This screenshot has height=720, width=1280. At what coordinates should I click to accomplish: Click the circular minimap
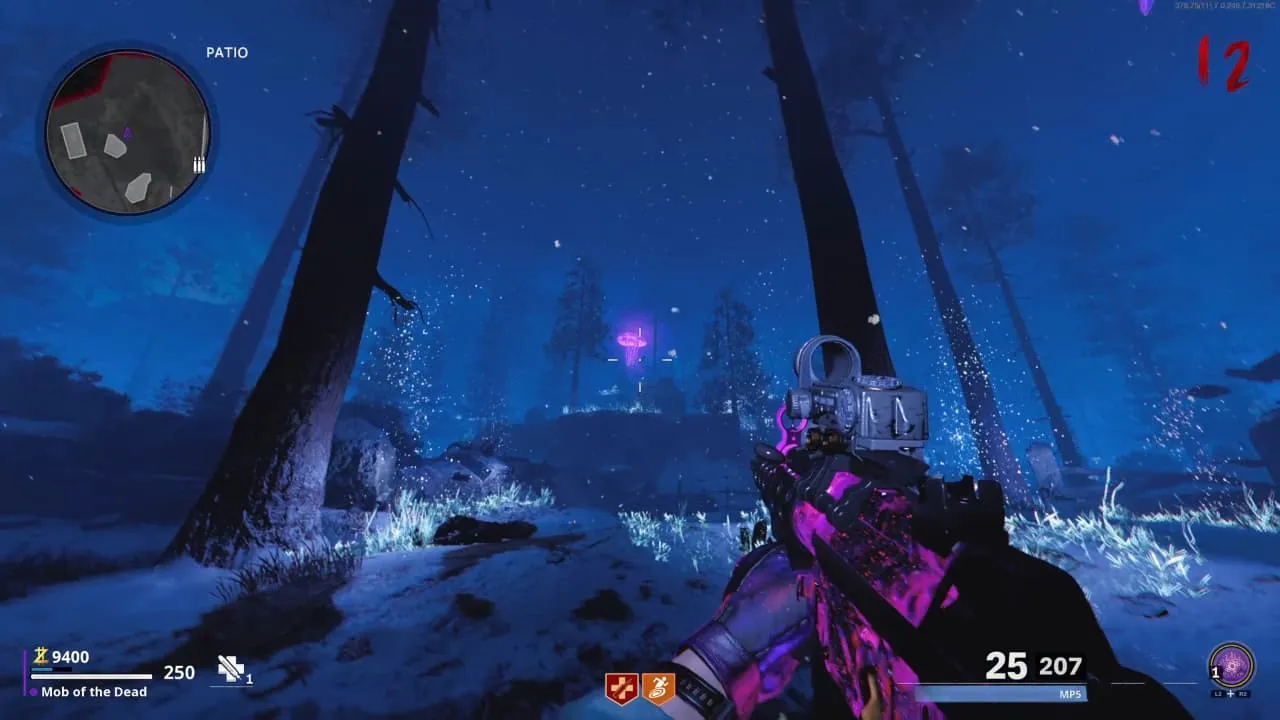[127, 134]
